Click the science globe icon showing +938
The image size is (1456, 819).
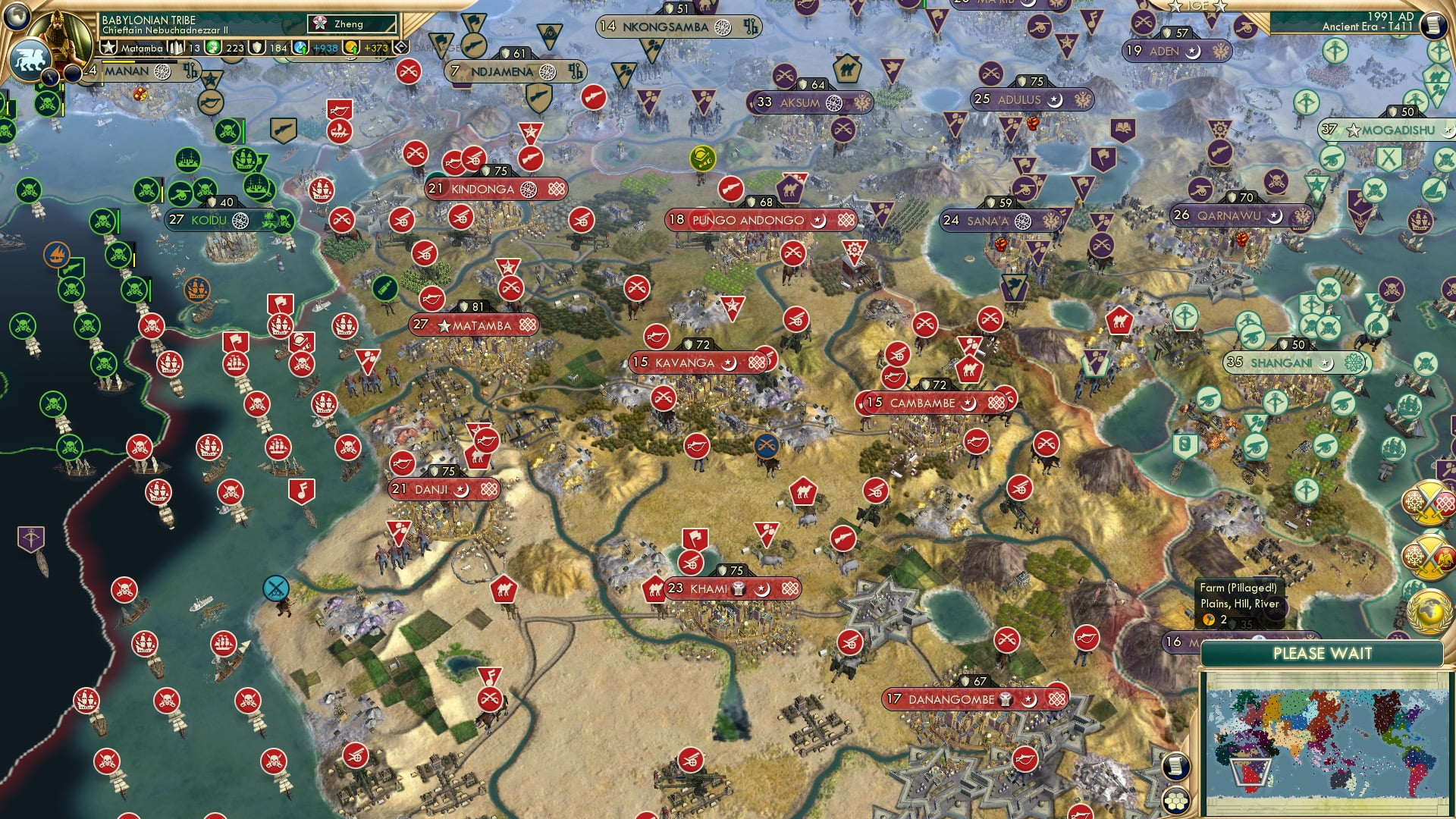coord(300,49)
